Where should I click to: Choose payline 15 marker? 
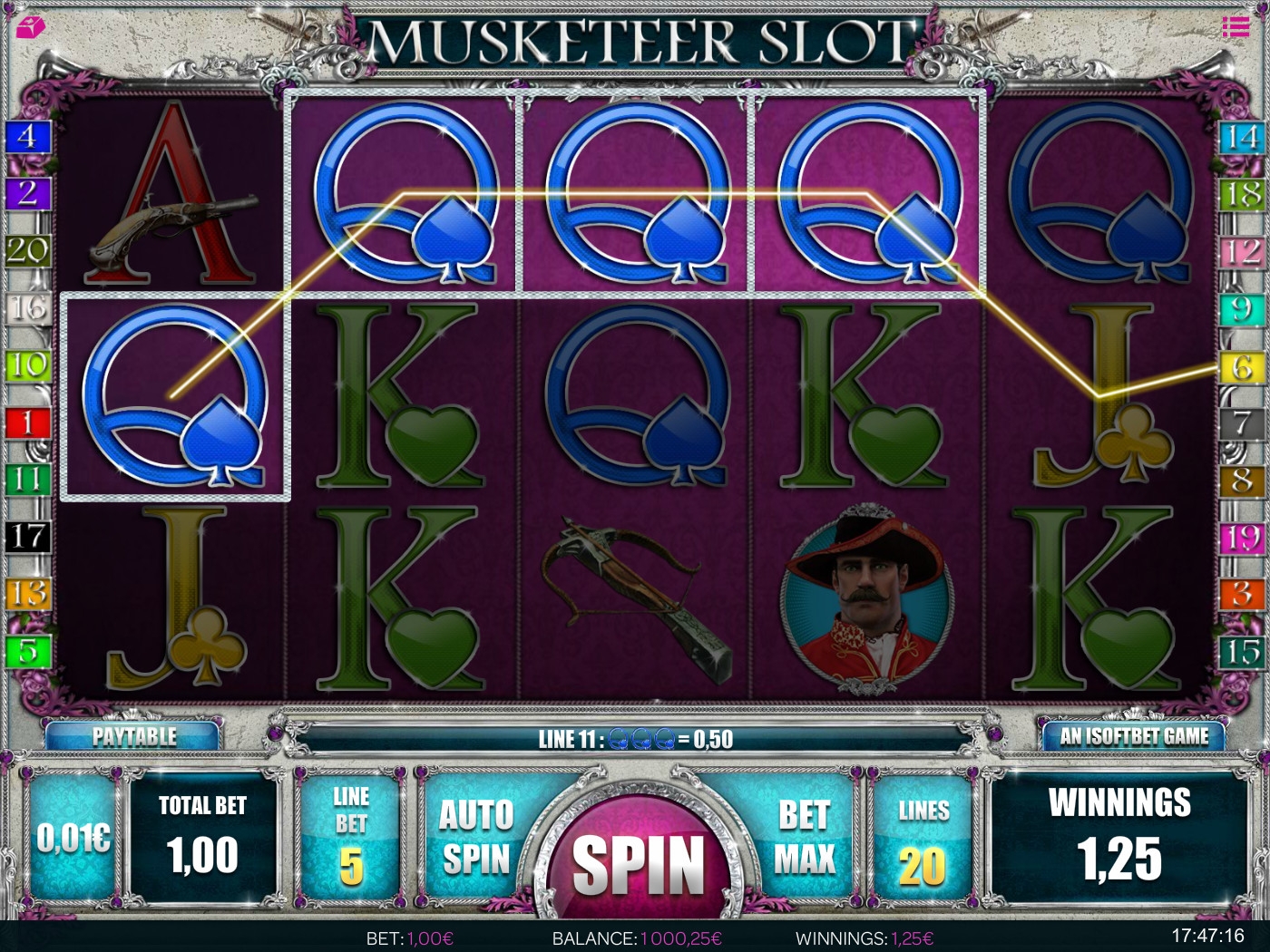tap(1242, 651)
